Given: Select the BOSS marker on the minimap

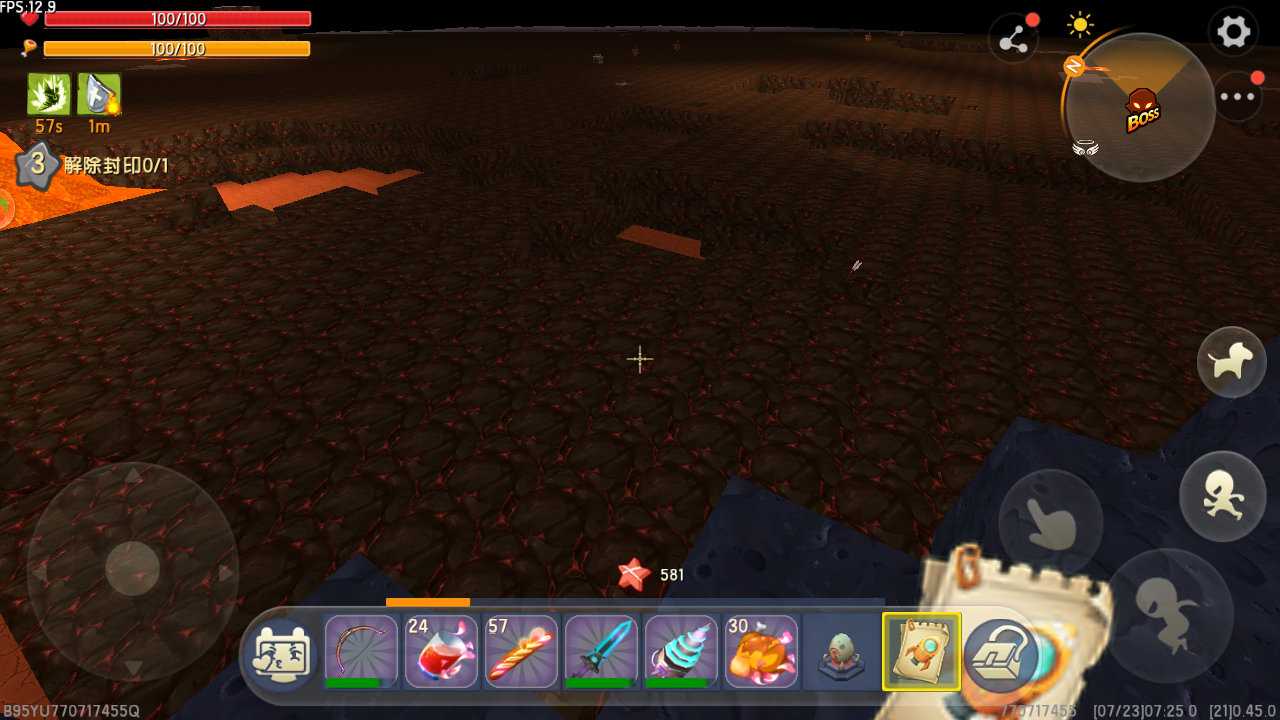Looking at the screenshot, I should 1142,110.
